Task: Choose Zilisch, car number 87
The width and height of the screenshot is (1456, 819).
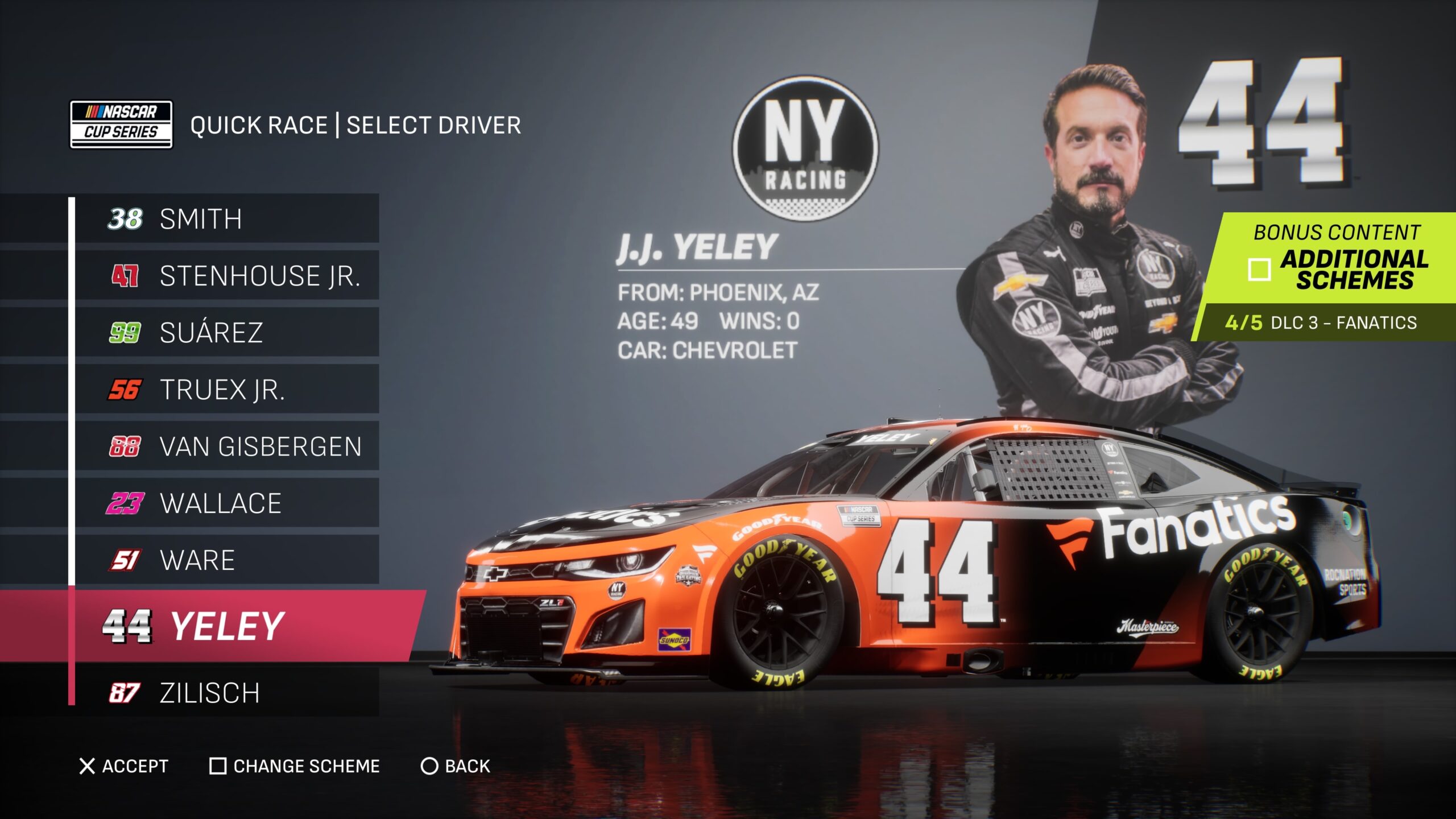Action: [226, 693]
